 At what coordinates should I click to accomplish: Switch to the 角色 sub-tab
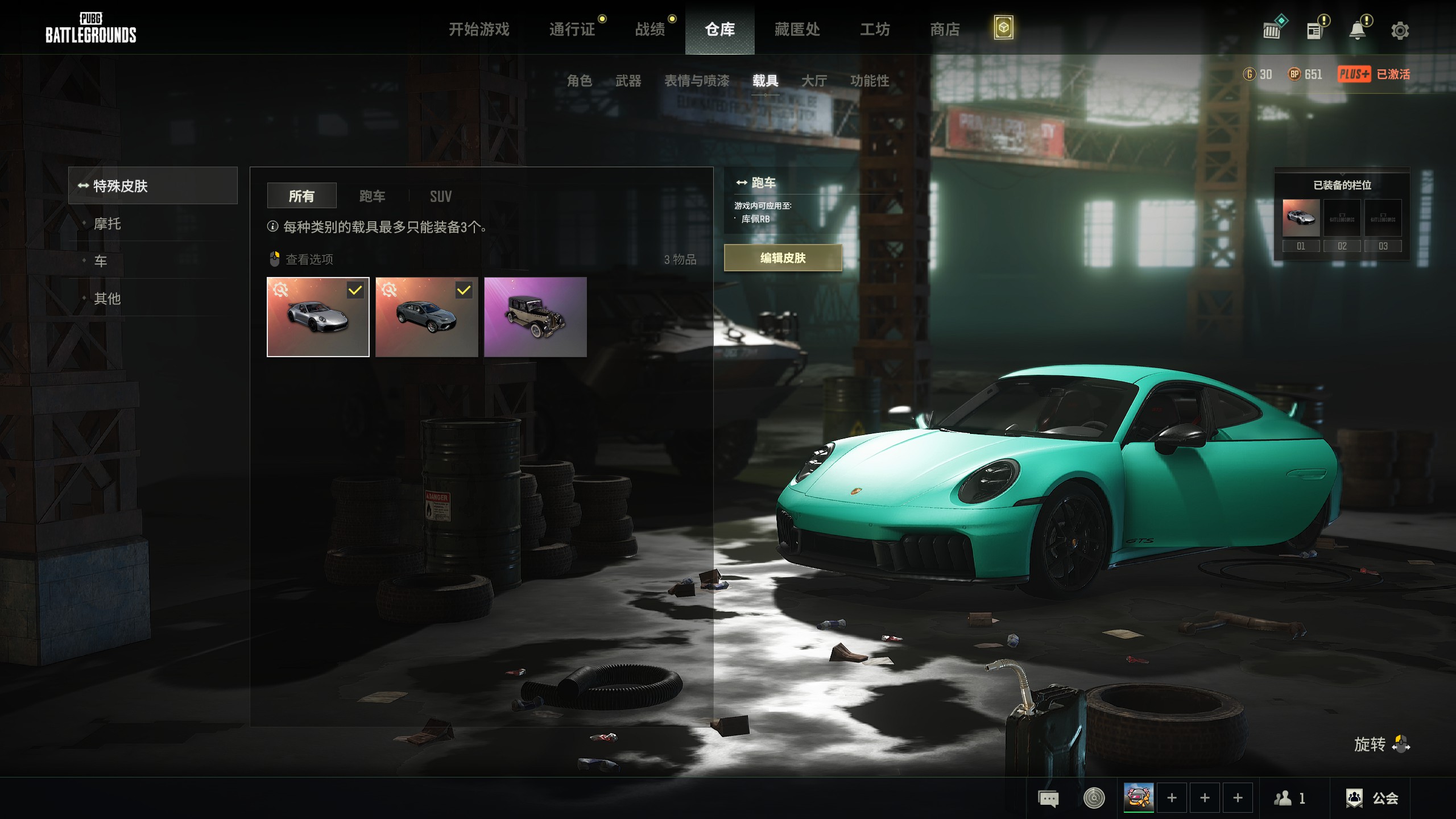[580, 81]
